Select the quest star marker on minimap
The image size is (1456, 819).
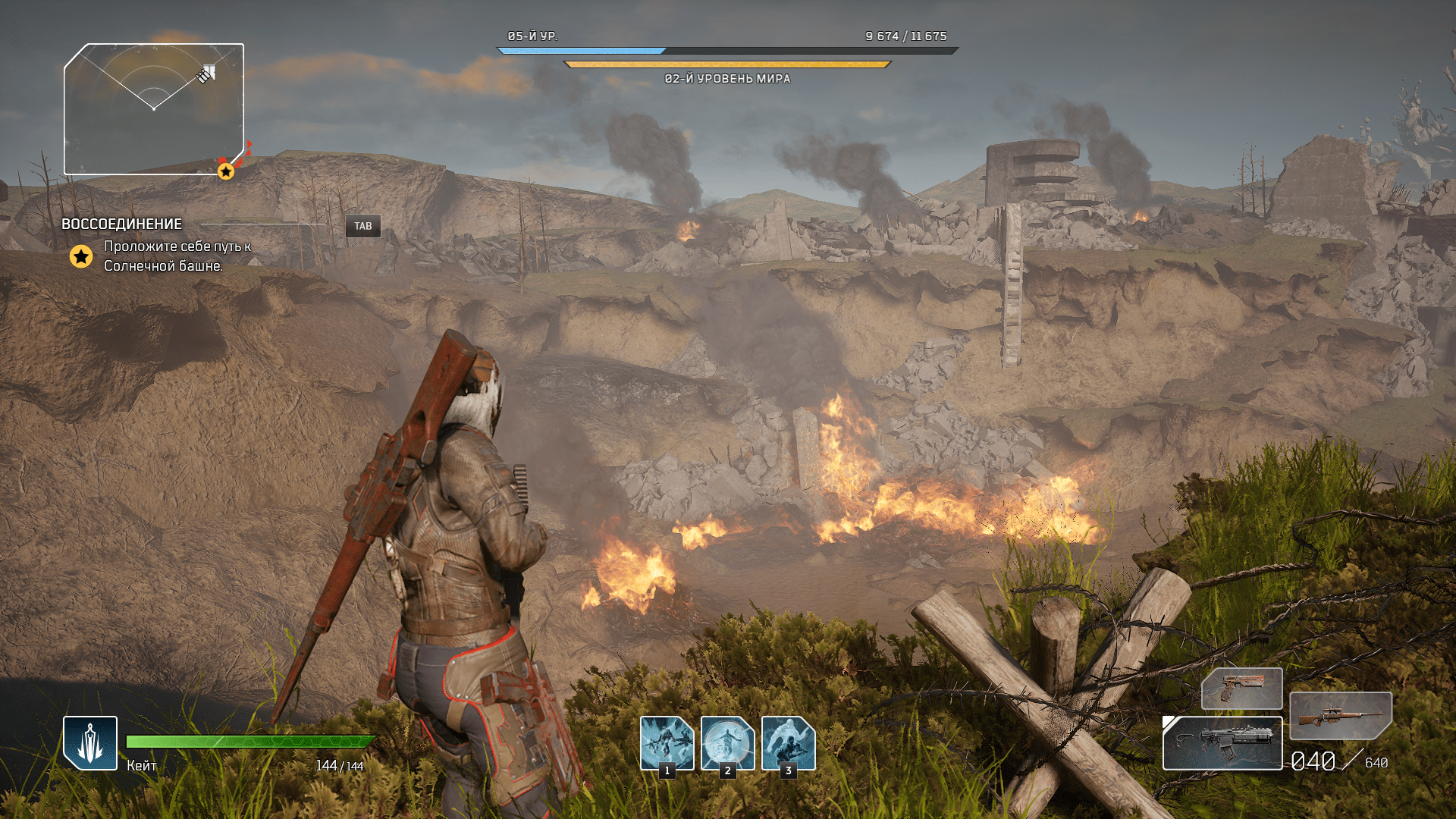(225, 171)
